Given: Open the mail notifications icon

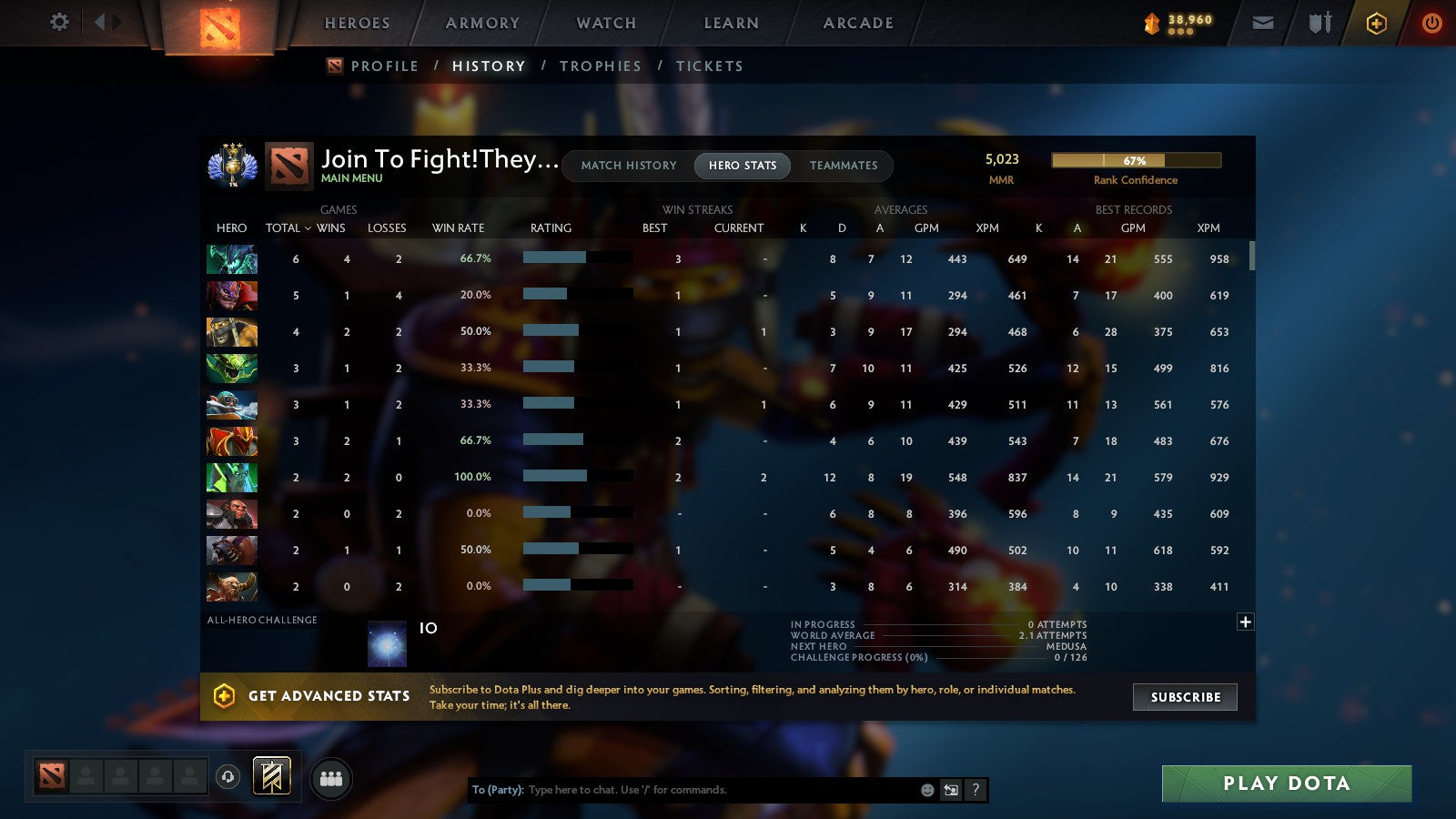Looking at the screenshot, I should pos(1263,23).
